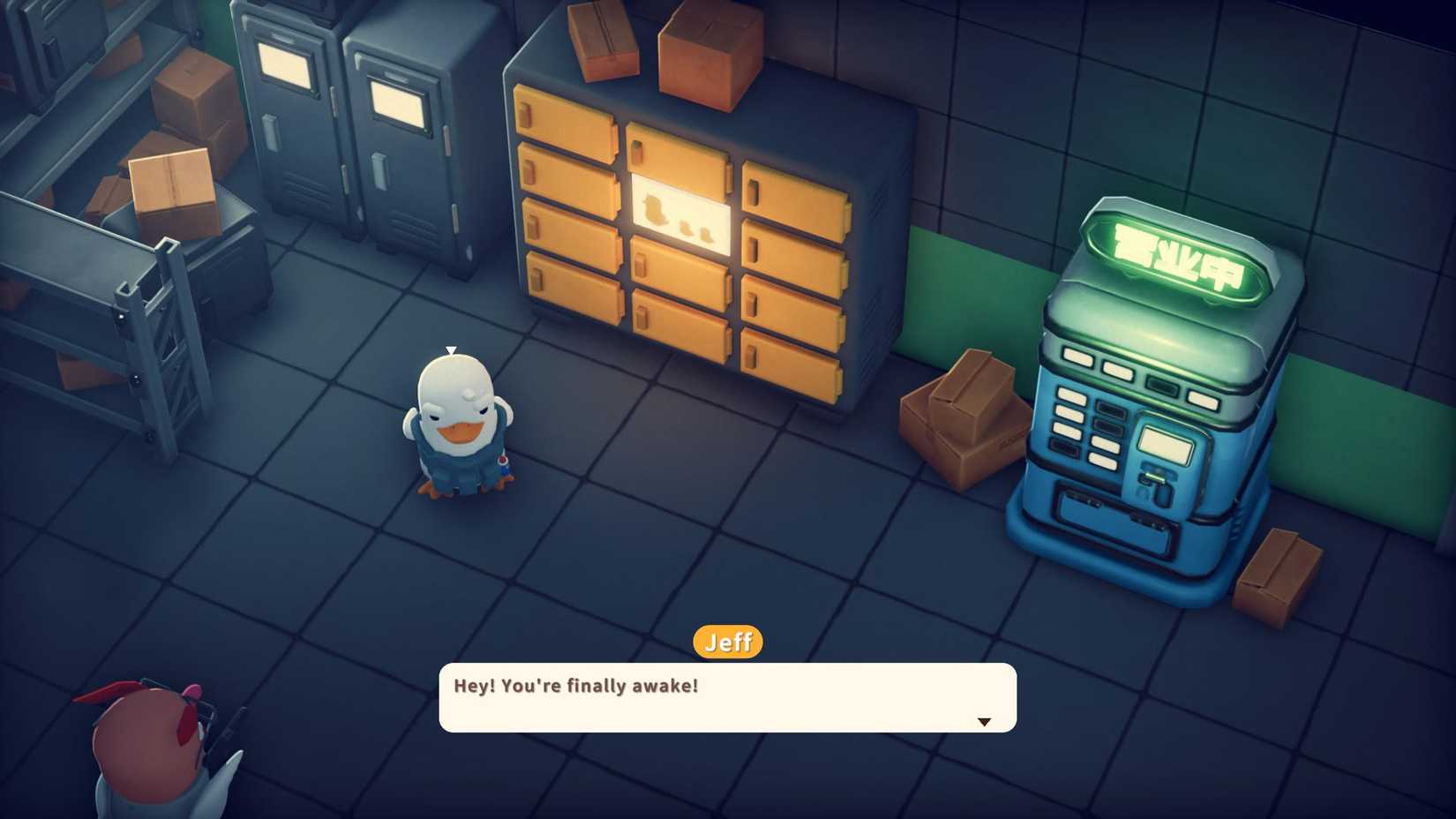The image size is (1456, 819).
Task: Click the dialogue text 'Hey! You're finally awake!'
Action: pos(574,685)
